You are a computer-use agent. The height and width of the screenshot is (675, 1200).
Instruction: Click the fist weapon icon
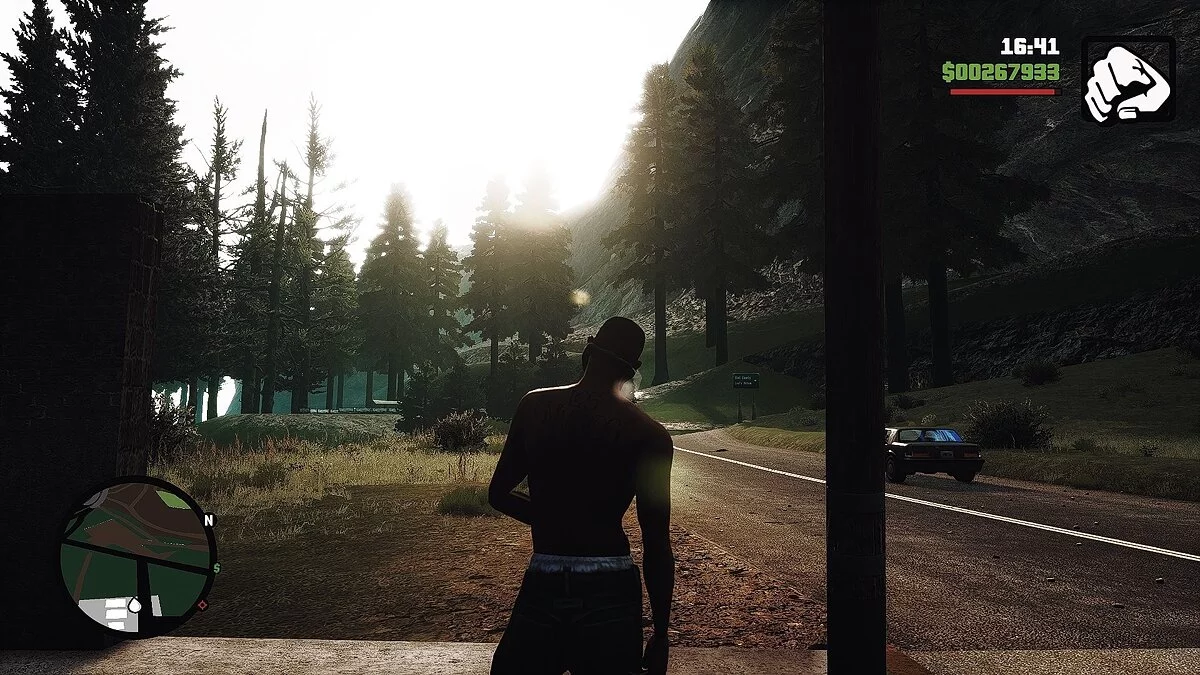click(1128, 79)
